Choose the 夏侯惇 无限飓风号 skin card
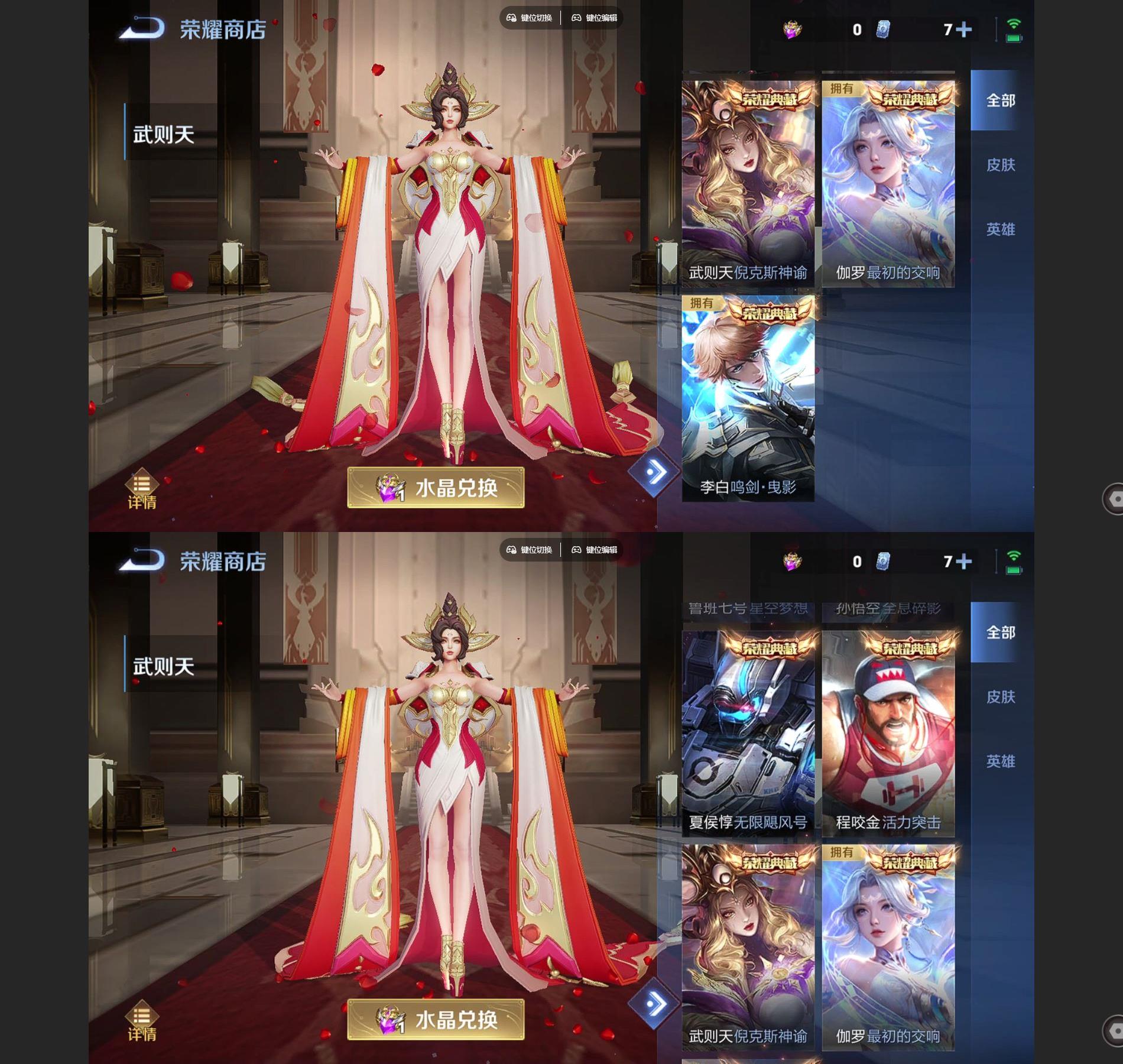The height and width of the screenshot is (1064, 1123). tap(748, 733)
